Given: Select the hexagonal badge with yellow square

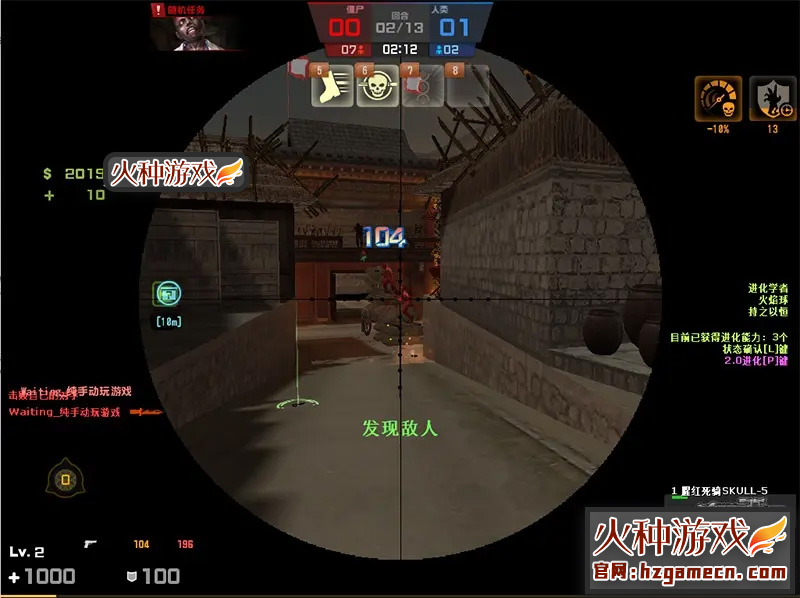Looking at the screenshot, I should point(66,480).
